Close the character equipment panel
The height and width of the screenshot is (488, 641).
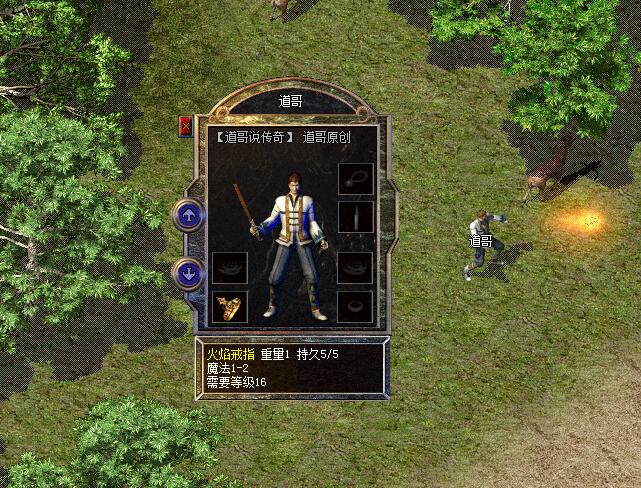click(x=185, y=126)
